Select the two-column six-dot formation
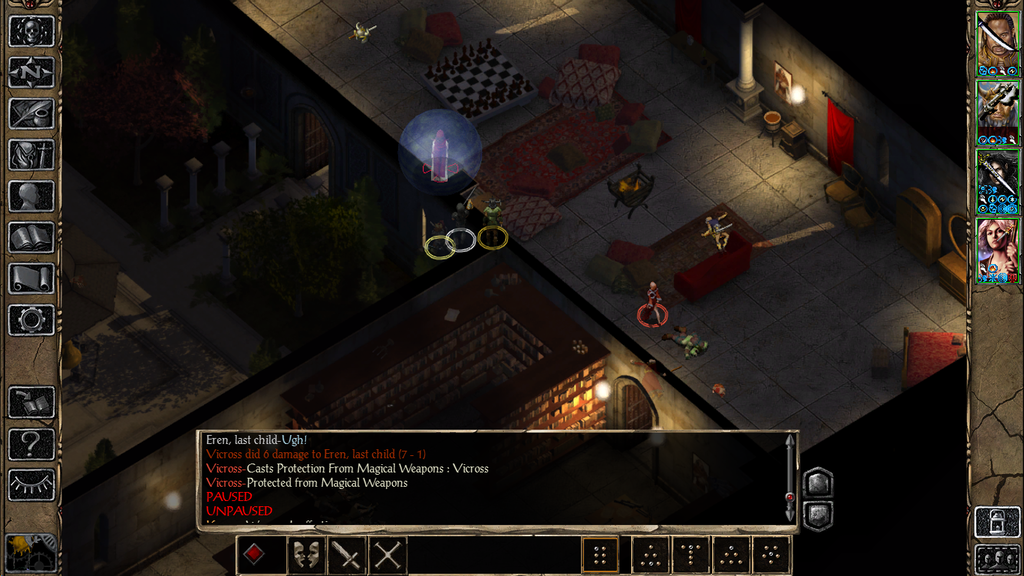Image resolution: width=1024 pixels, height=576 pixels. coord(600,554)
